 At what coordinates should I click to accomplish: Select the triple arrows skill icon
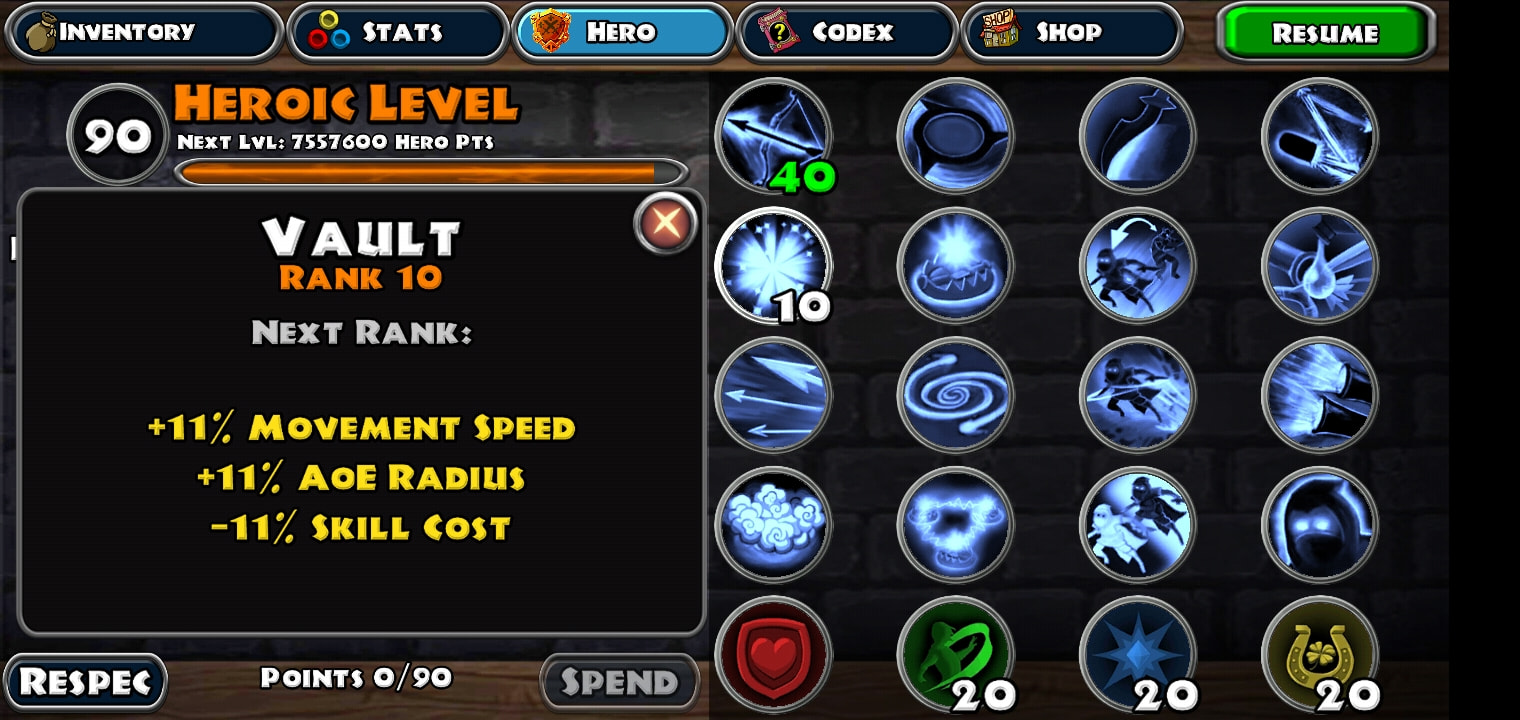tap(773, 395)
